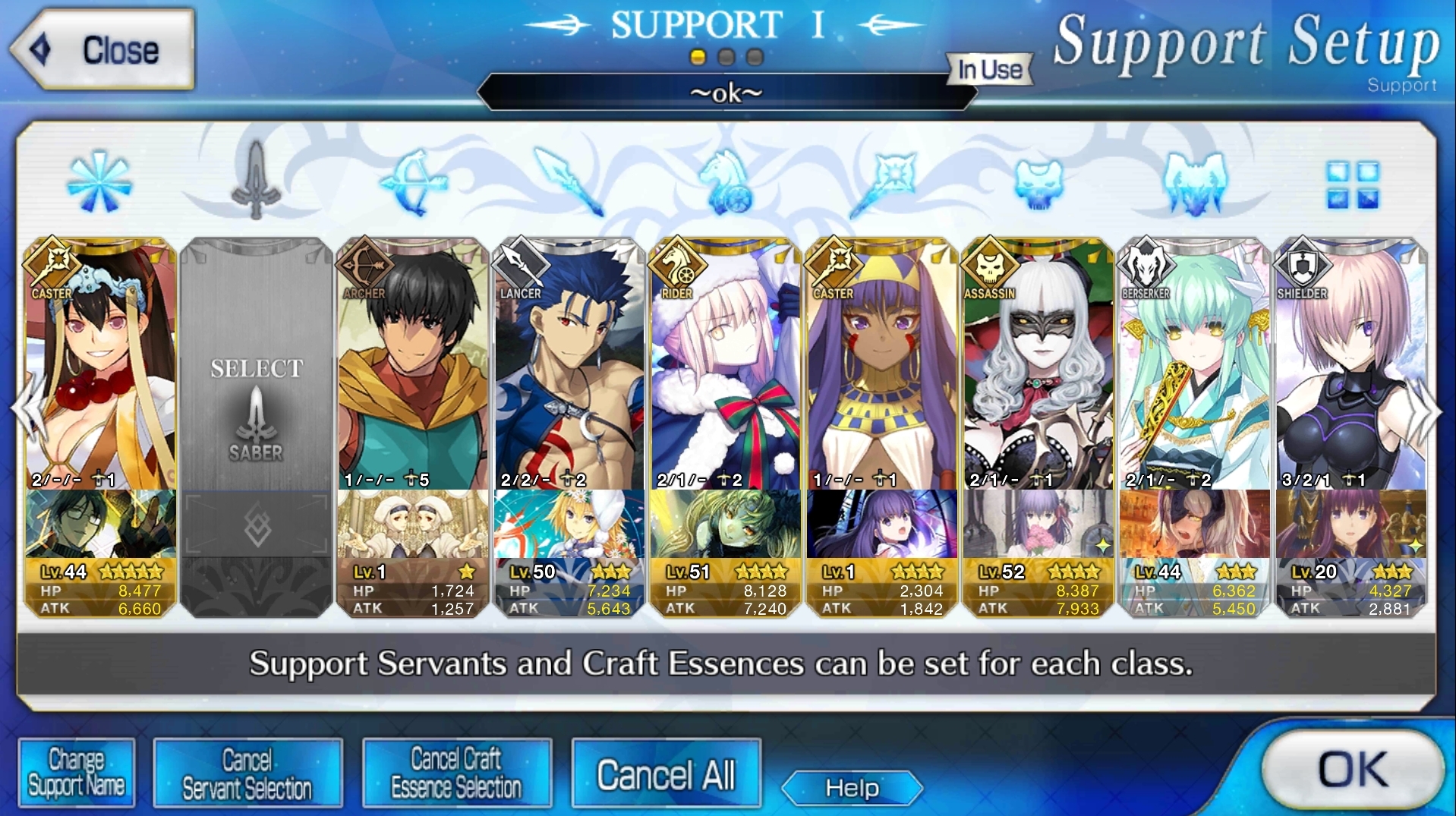Tap the sword Saber class icon
1456x816 pixels.
[x=257, y=181]
